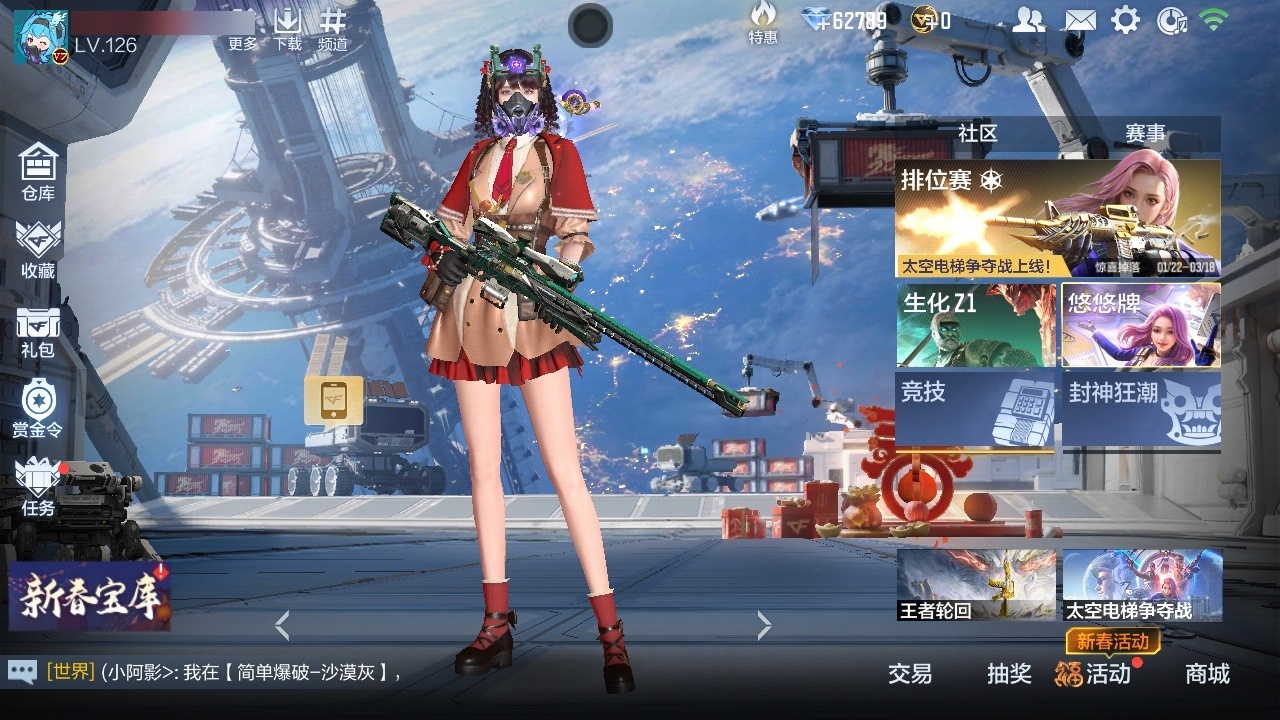This screenshot has width=1280, height=720.
Task: Select the 排位赛 ranked match banner
Action: coord(1057,218)
